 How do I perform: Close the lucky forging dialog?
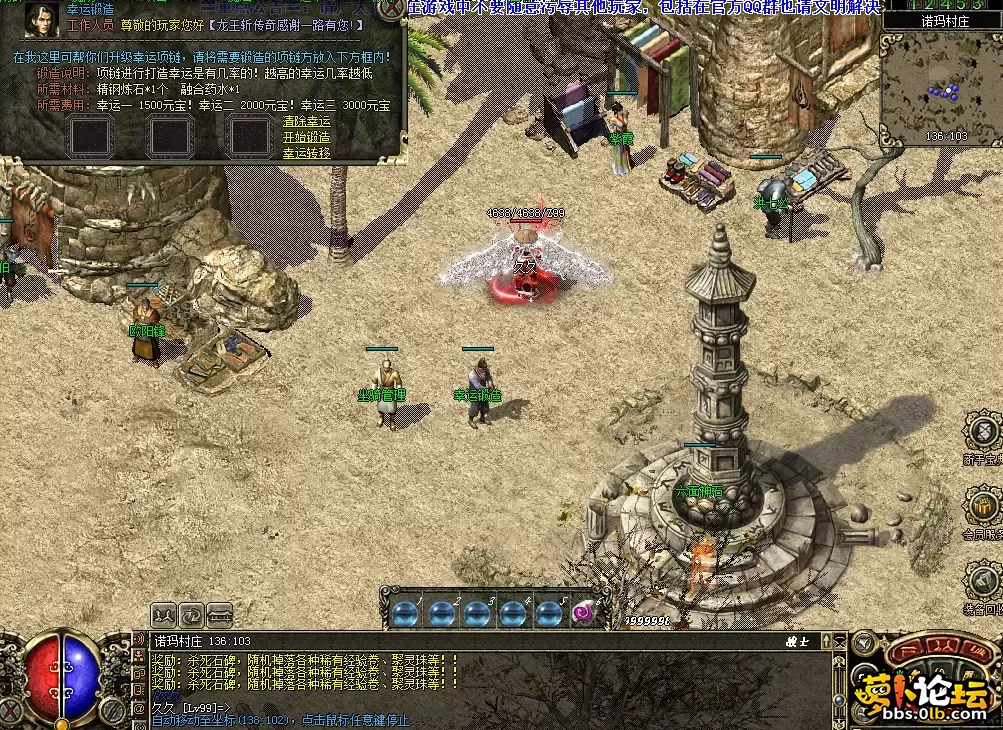[x=392, y=8]
